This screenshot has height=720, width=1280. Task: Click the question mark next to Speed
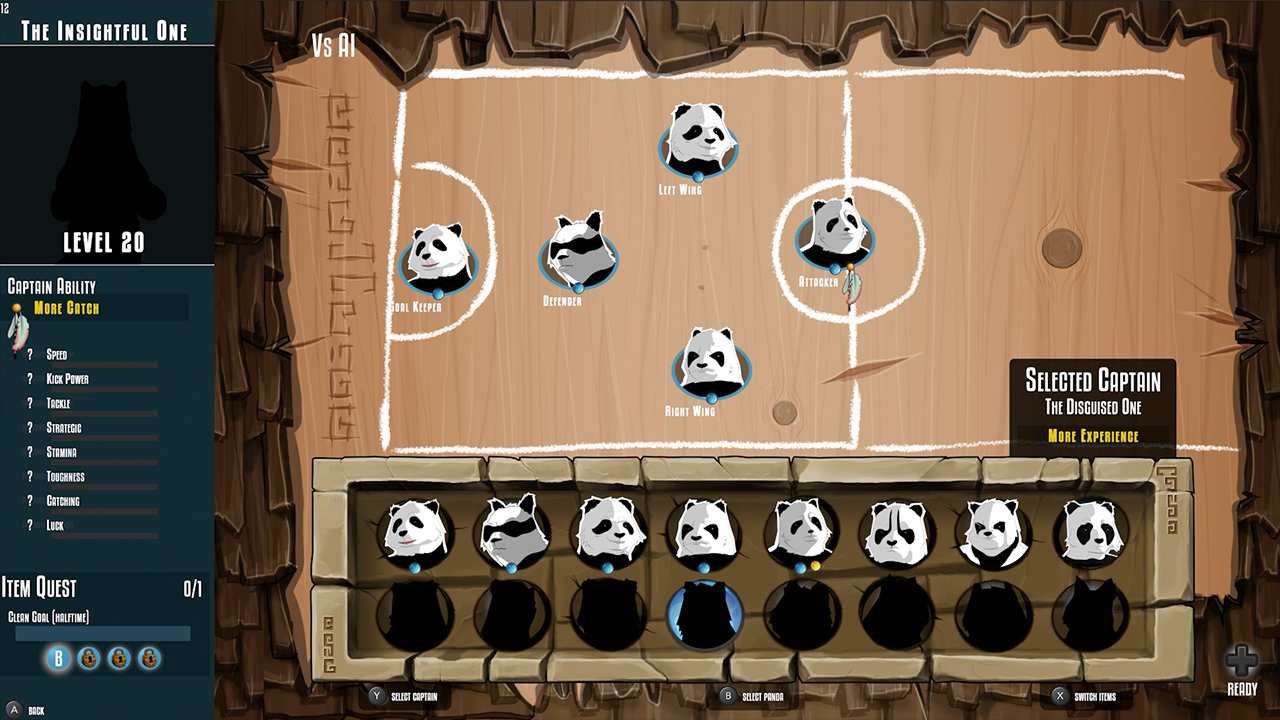tap(29, 354)
